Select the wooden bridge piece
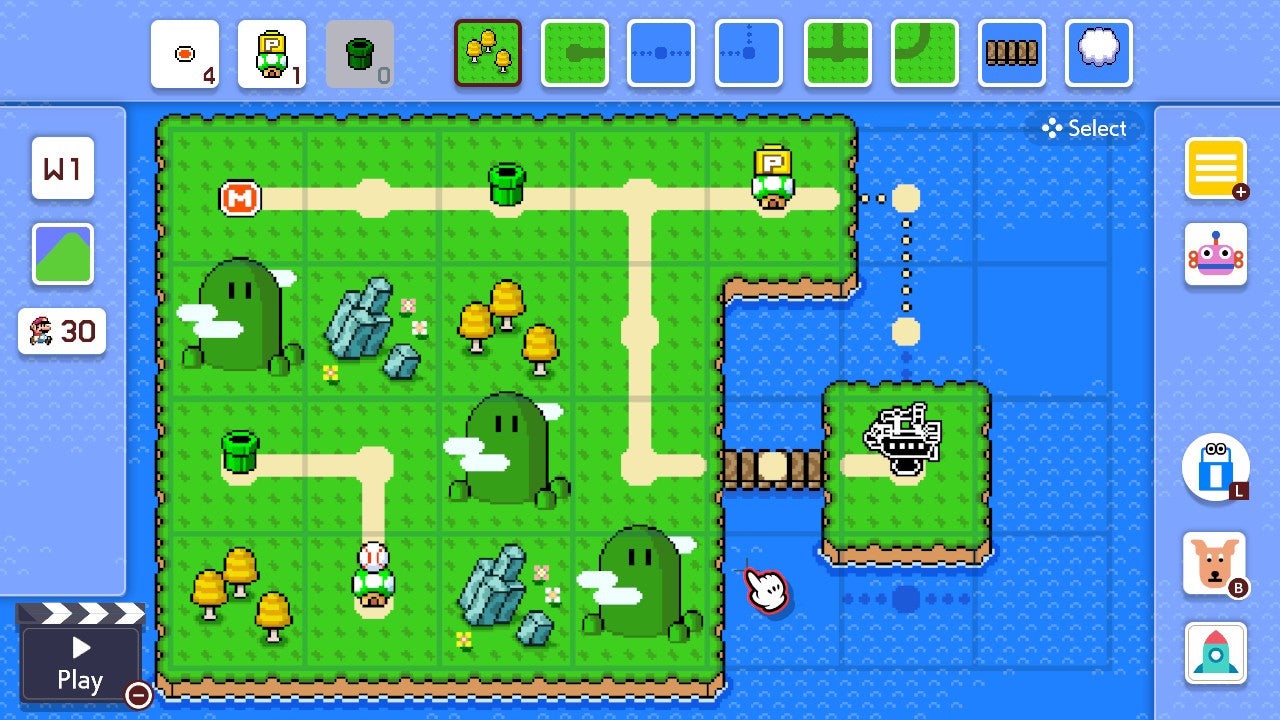 (1012, 55)
